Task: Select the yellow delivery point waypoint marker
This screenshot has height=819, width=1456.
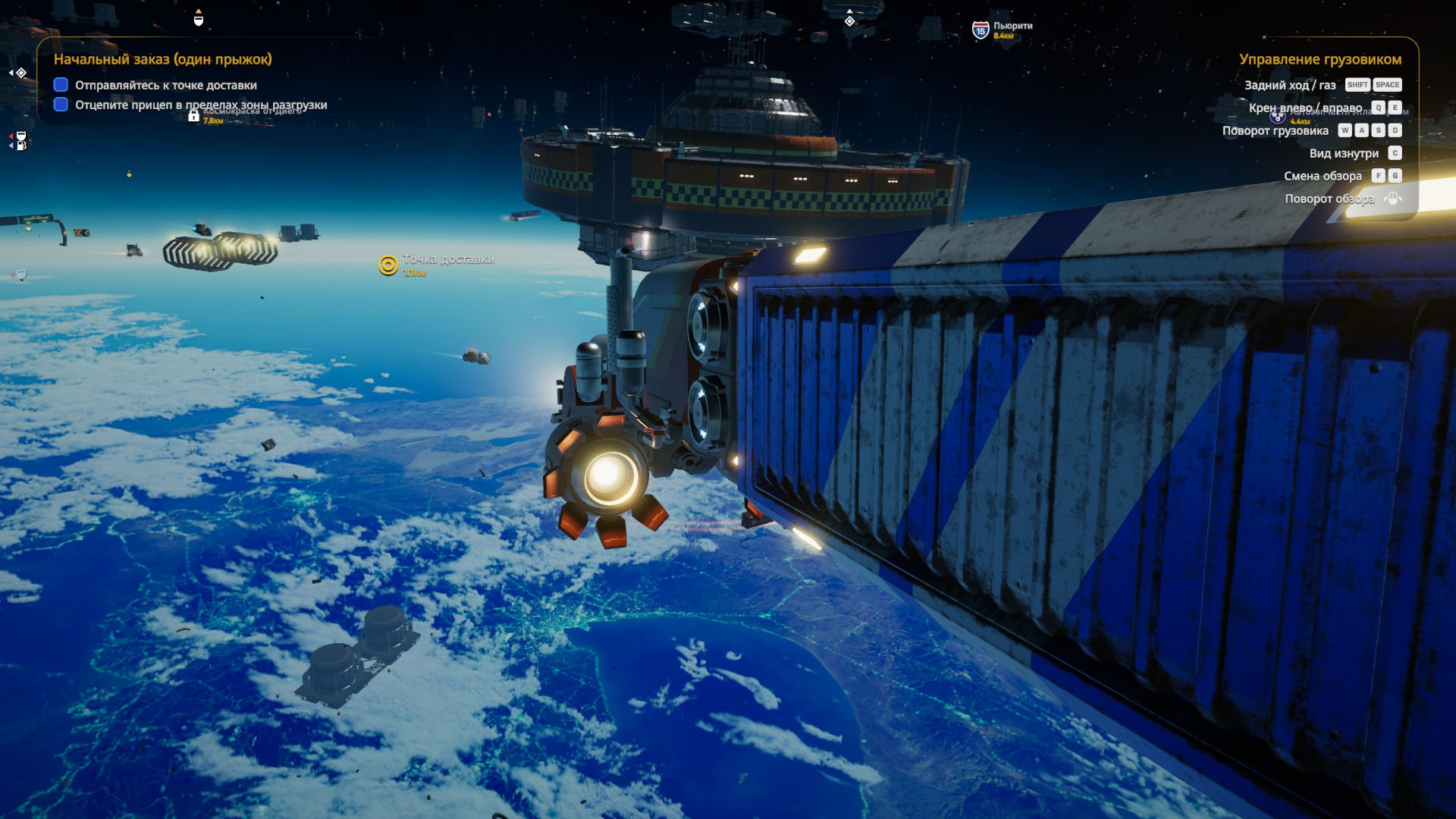Action: pos(388,265)
